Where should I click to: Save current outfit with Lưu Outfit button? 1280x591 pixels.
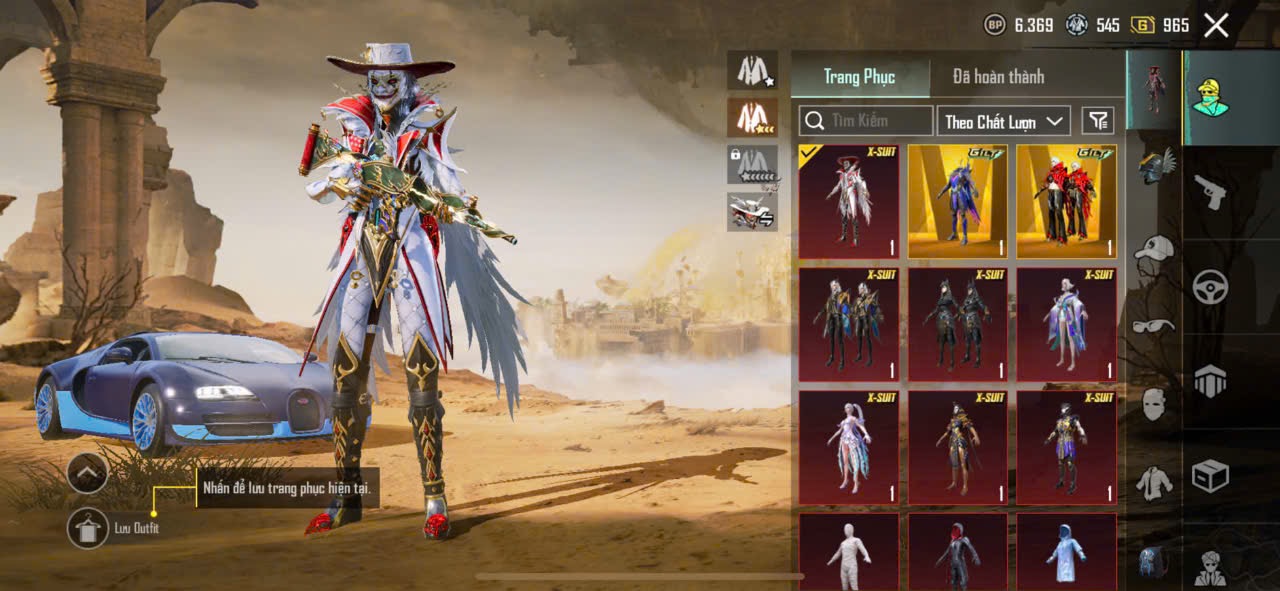[88, 528]
